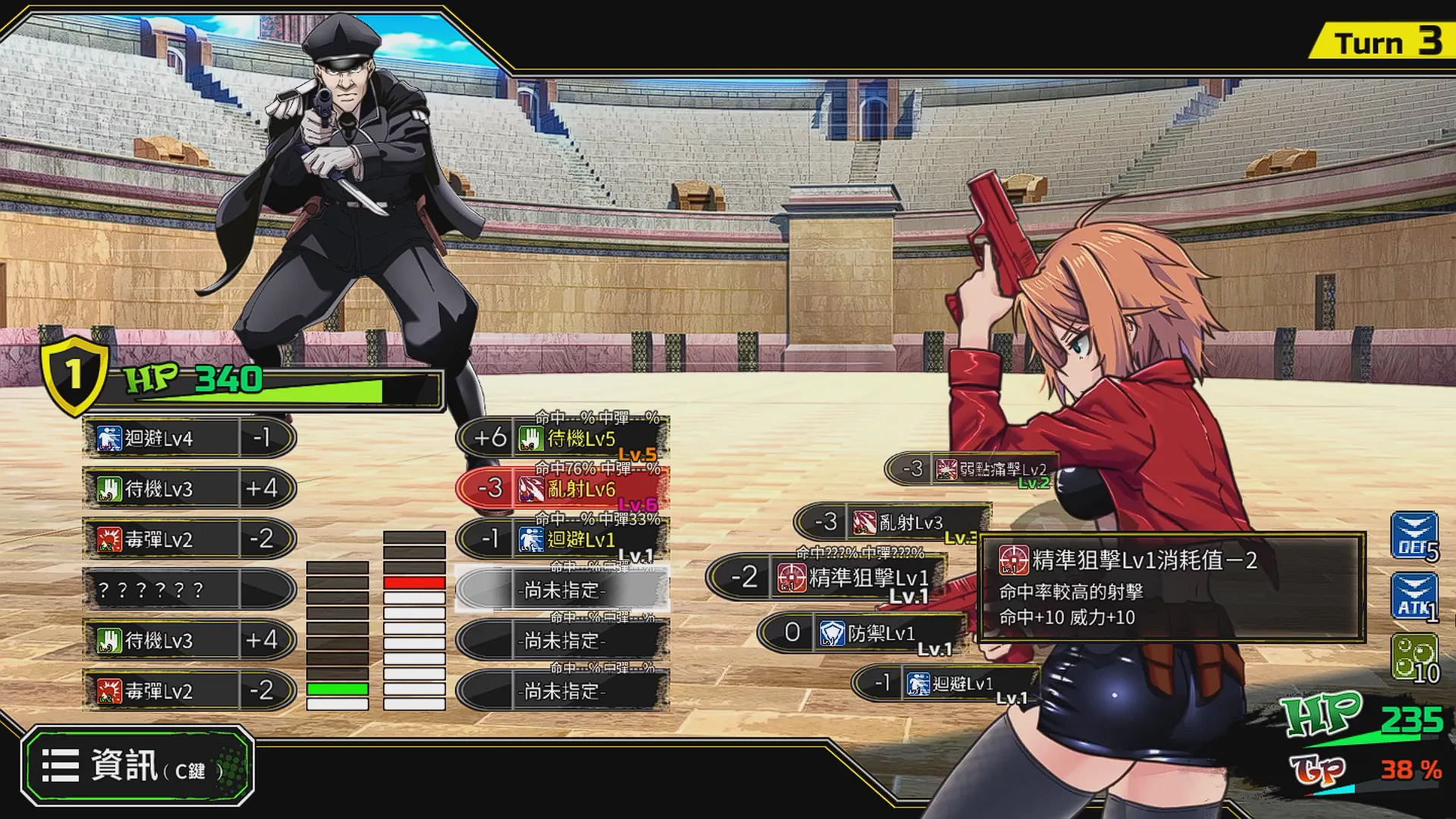Check the enemy's unknown ?????? action

coord(189,589)
